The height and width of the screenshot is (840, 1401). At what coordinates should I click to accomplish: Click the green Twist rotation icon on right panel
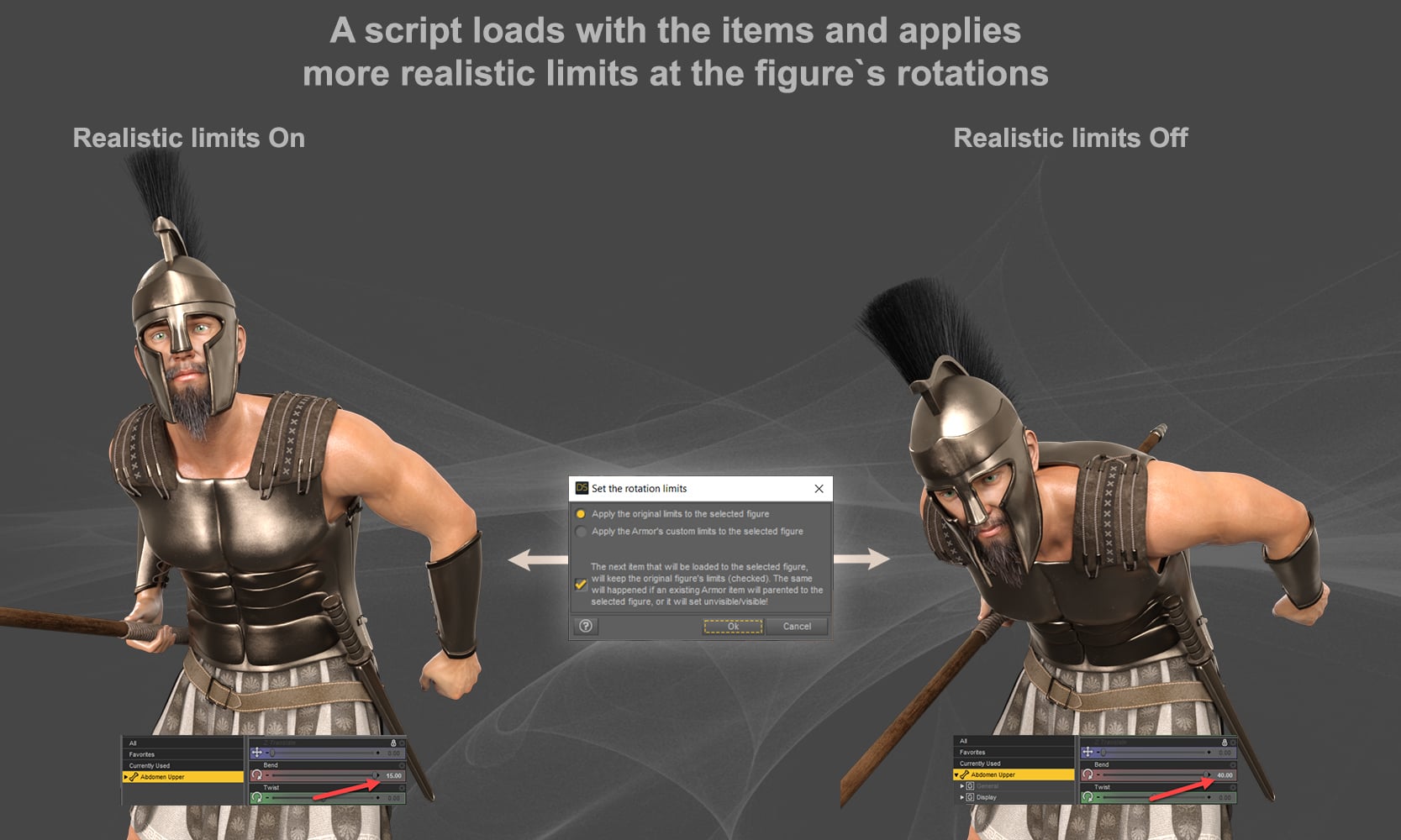click(x=1089, y=797)
